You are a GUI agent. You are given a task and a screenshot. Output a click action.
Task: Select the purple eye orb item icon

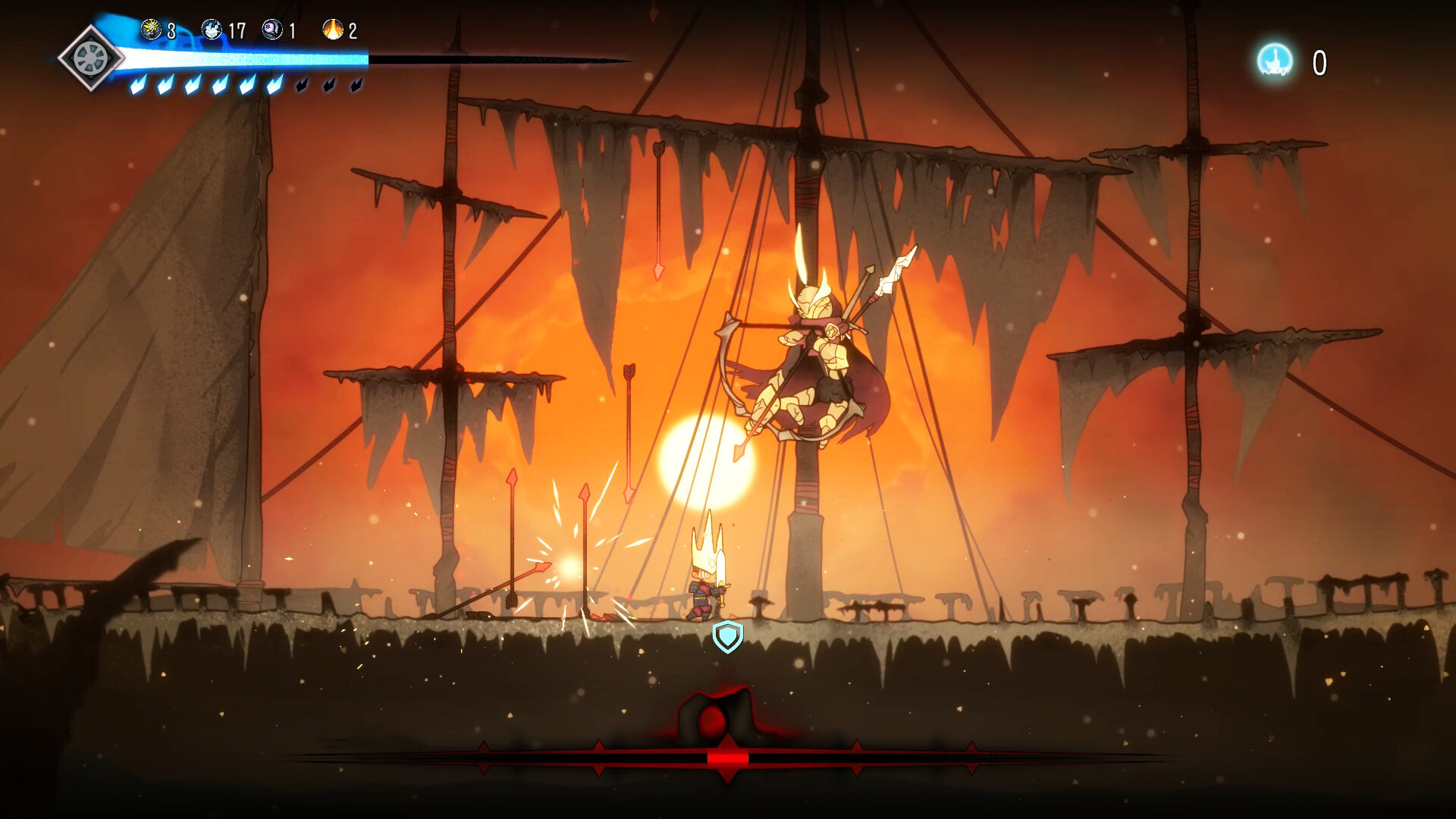271,30
